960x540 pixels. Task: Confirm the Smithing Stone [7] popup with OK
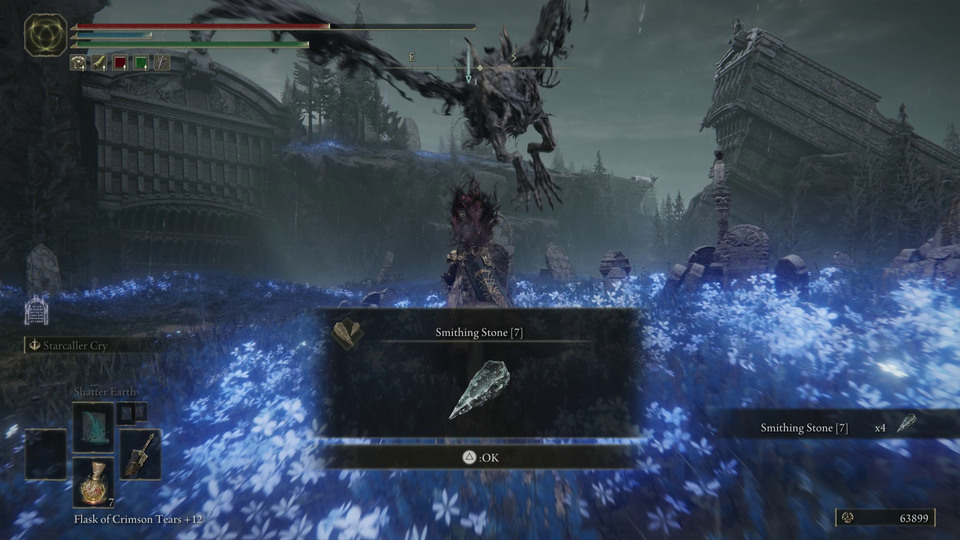tap(478, 458)
